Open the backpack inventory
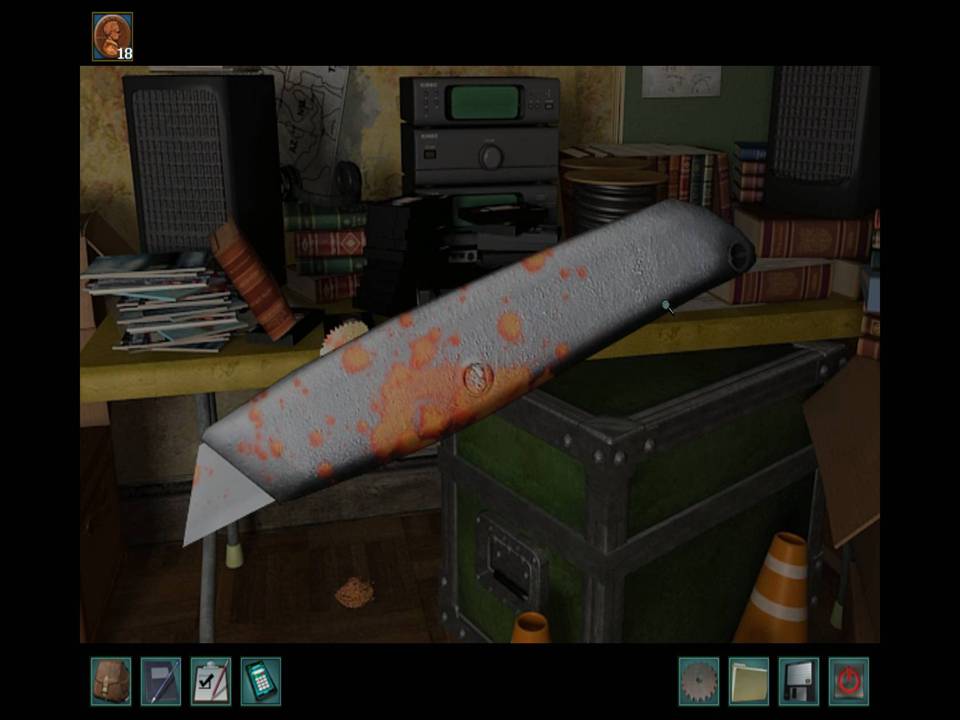Image resolution: width=960 pixels, height=720 pixels. coord(110,681)
